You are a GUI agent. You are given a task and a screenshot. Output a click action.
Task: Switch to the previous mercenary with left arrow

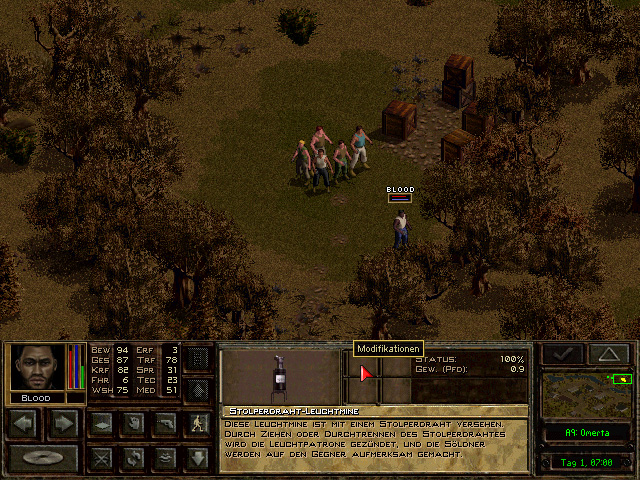click(x=24, y=424)
